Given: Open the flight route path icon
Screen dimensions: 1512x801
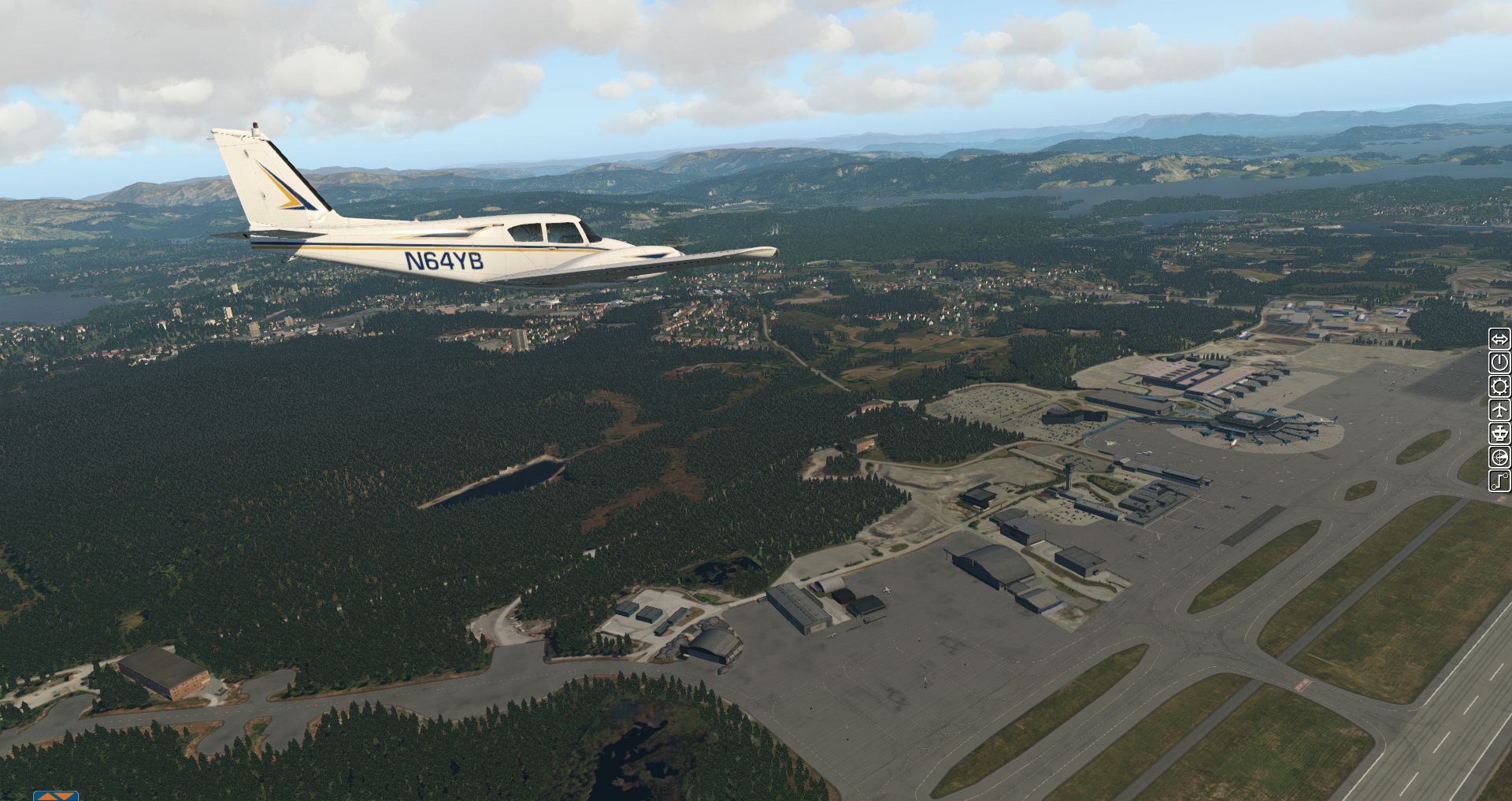Looking at the screenshot, I should pyautogui.click(x=1499, y=480).
